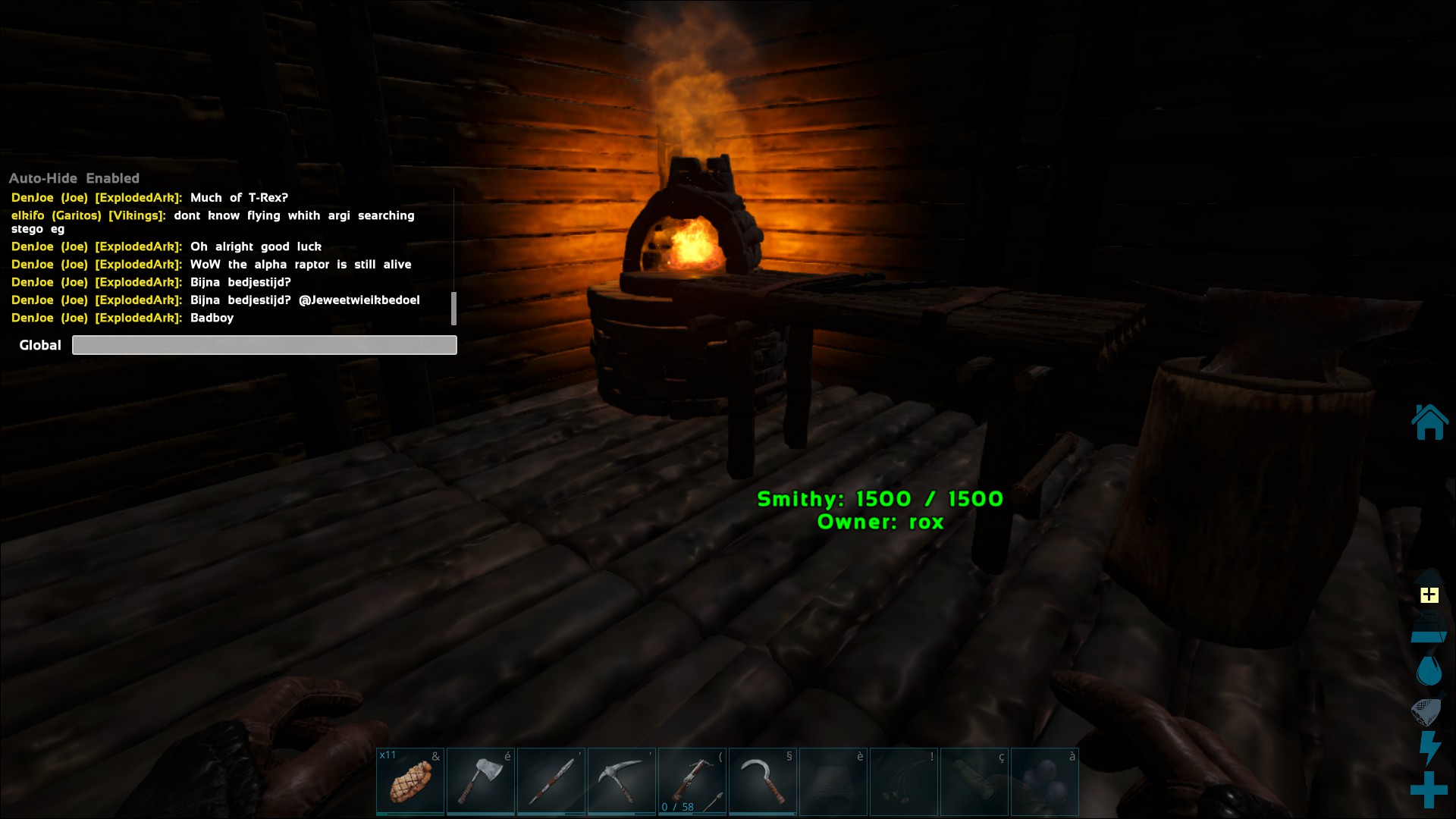This screenshot has height=819, width=1456.
Task: Select the cooked meat hotbar slot
Action: (410, 782)
